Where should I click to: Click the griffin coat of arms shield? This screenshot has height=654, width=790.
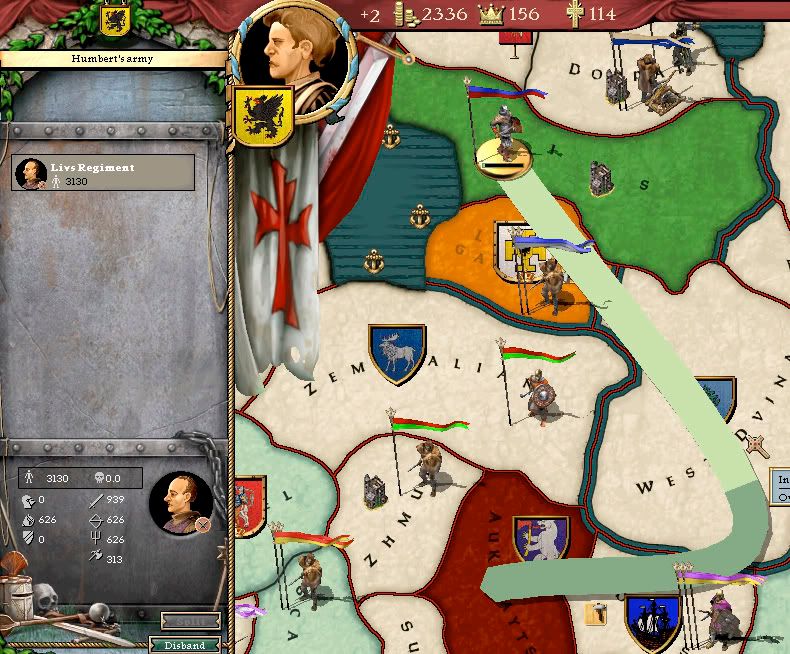262,115
